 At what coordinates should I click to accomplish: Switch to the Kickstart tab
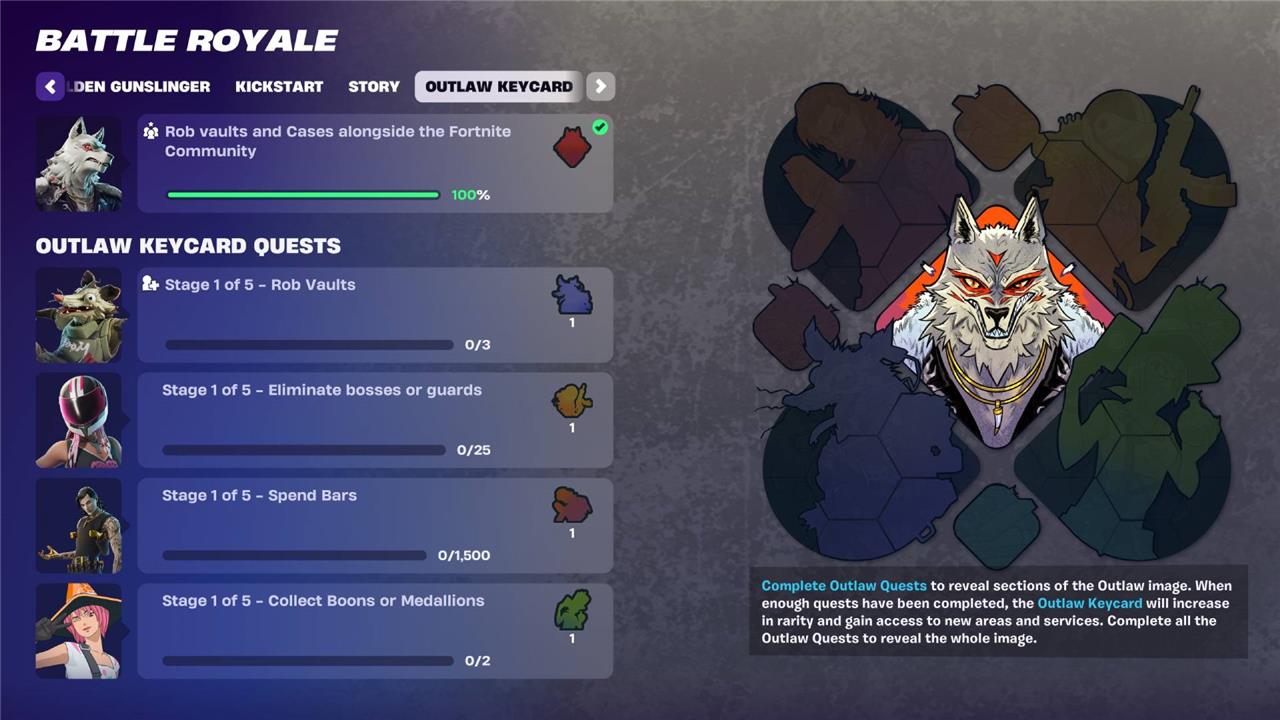coord(279,87)
